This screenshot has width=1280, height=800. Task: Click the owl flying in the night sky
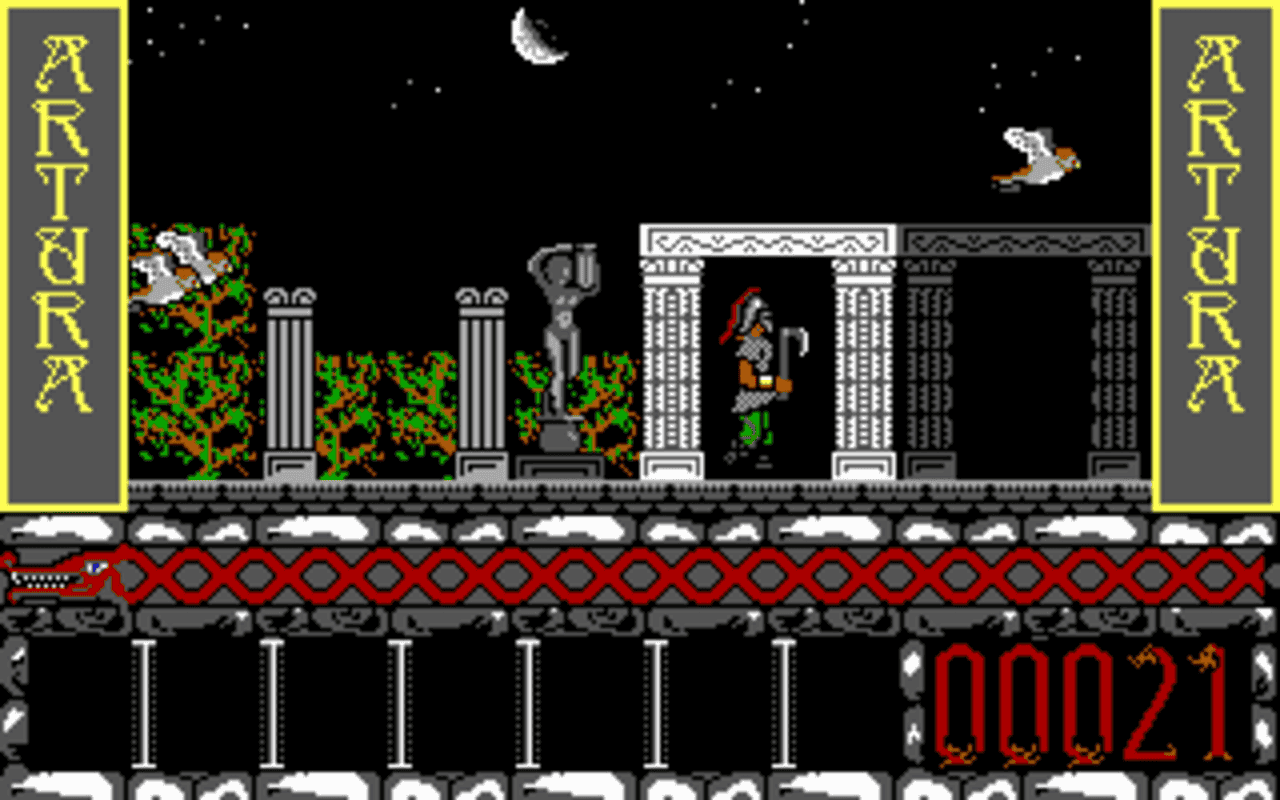pos(1030,155)
